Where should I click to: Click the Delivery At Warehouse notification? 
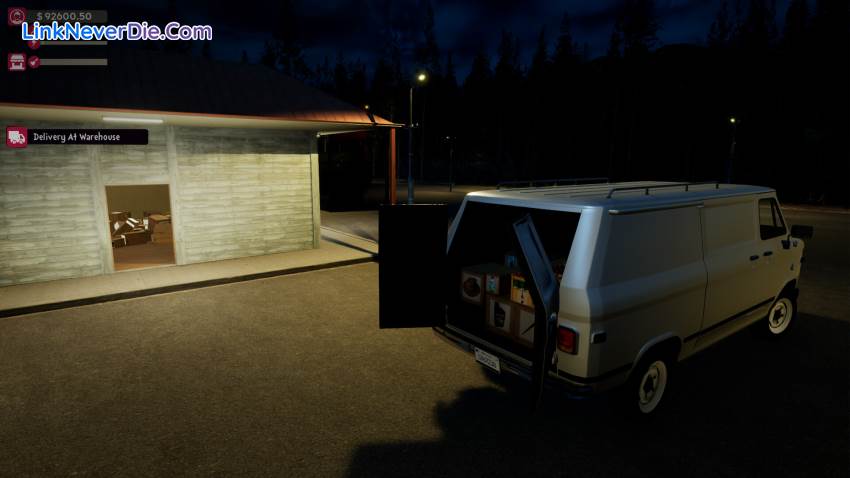pyautogui.click(x=88, y=137)
